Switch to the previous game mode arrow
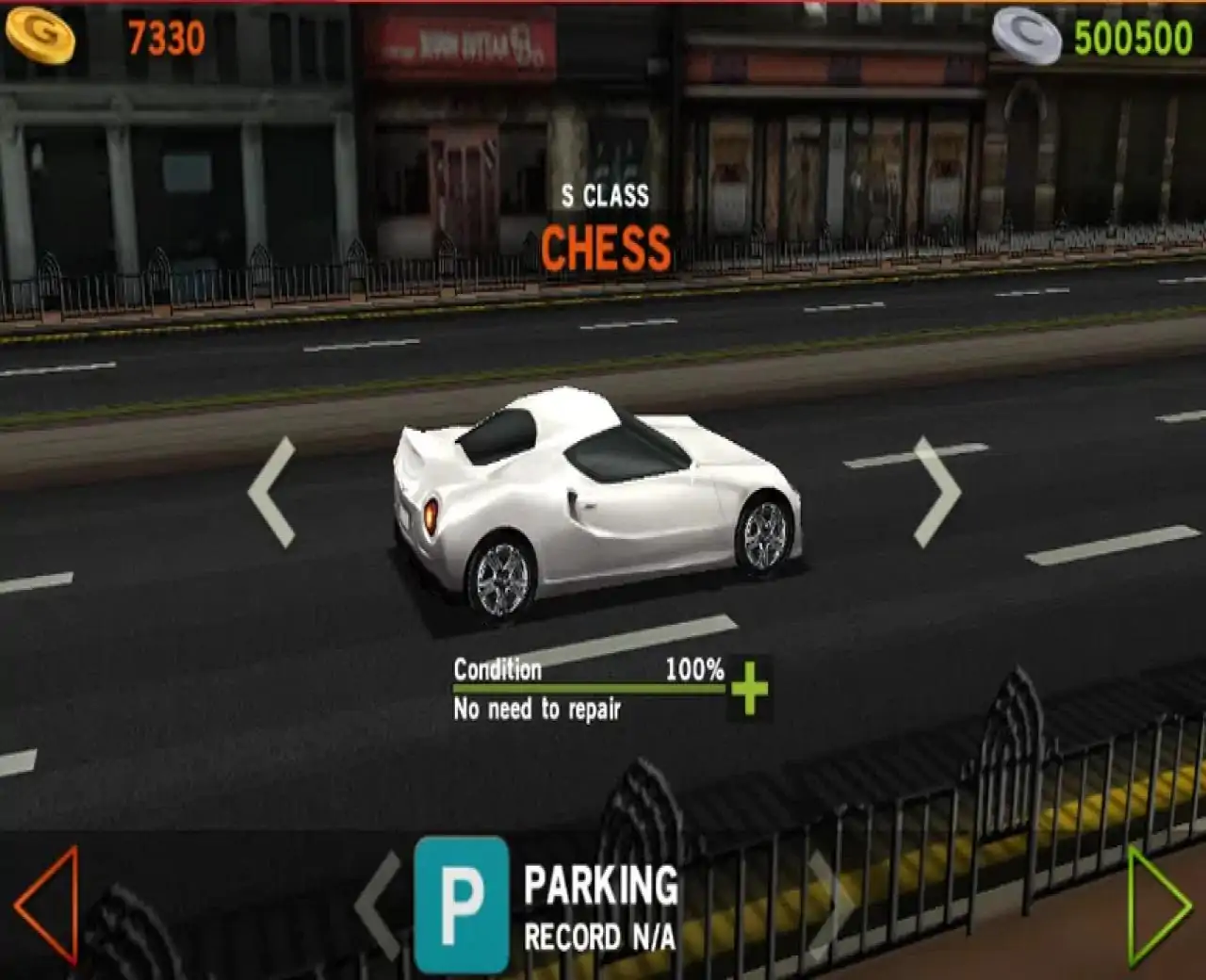 [x=379, y=905]
